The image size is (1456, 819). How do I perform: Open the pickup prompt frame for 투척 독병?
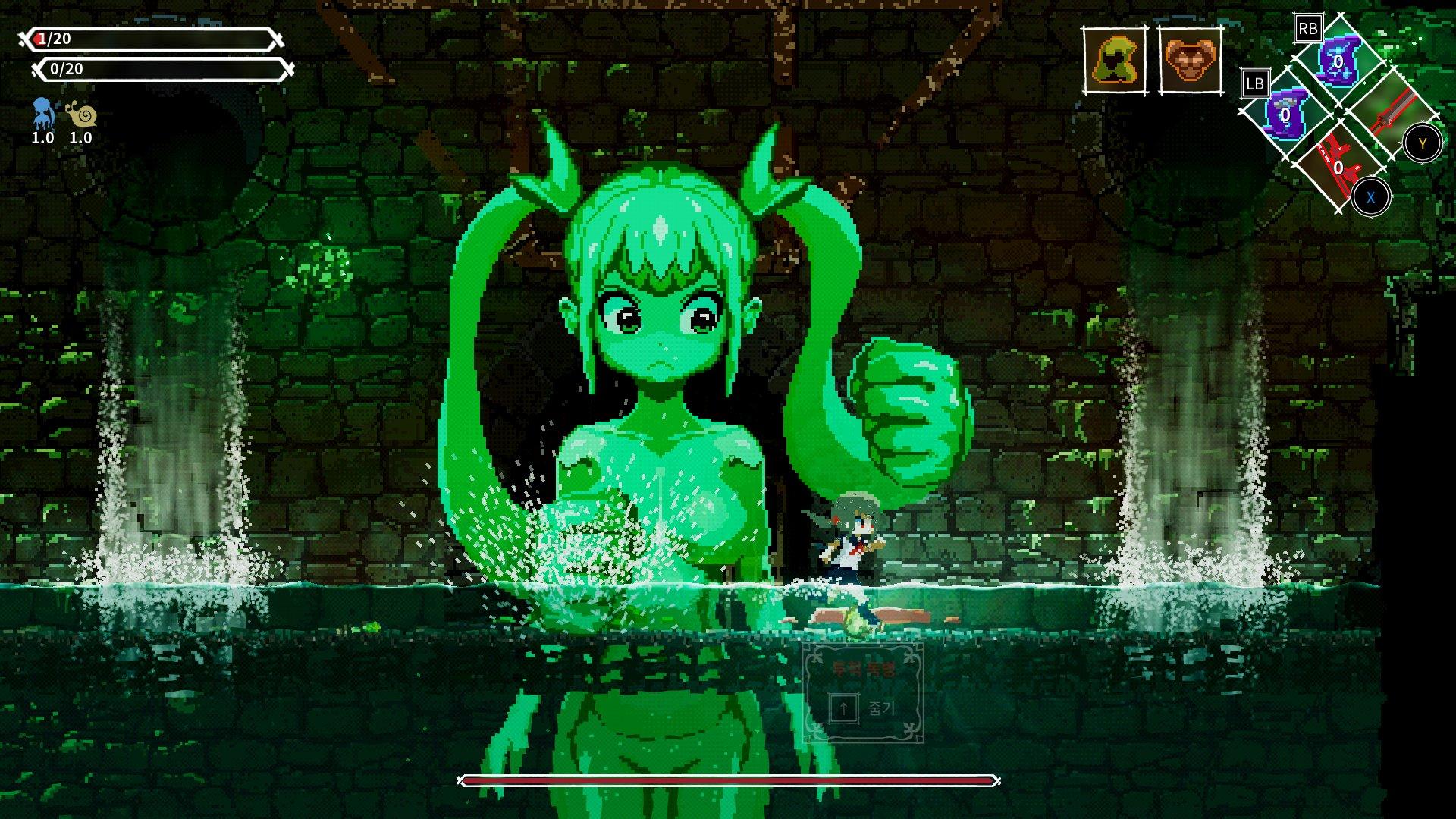pos(864,690)
